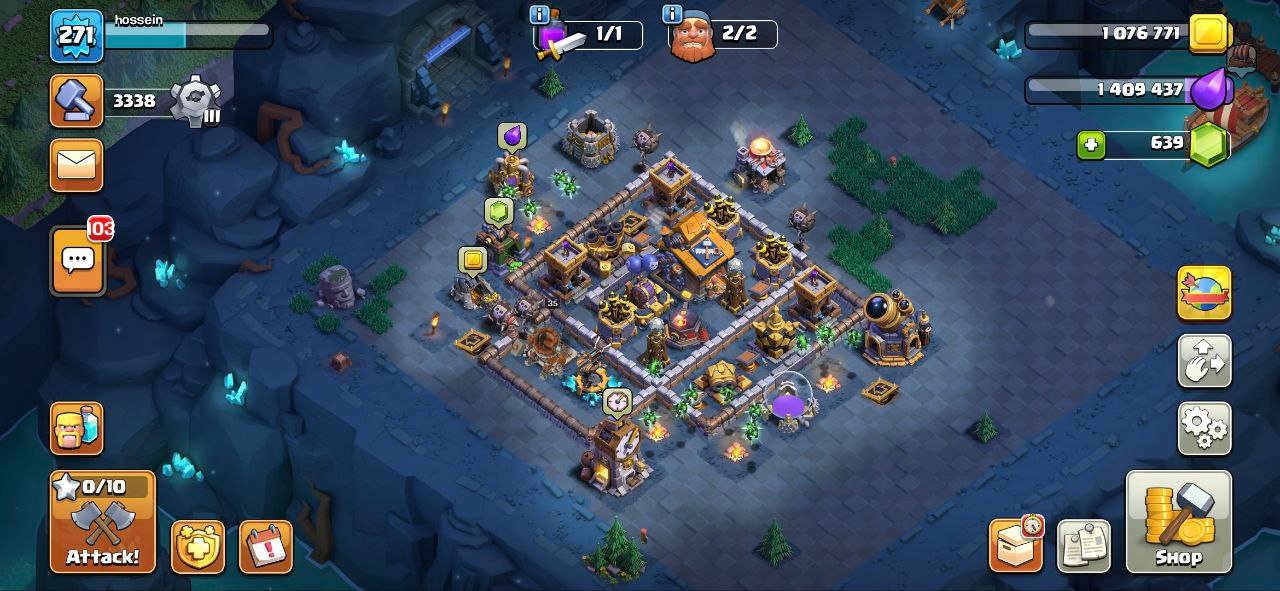This screenshot has width=1280, height=591.
Task: Collect the purple elixir bubble
Action: click(x=512, y=136)
